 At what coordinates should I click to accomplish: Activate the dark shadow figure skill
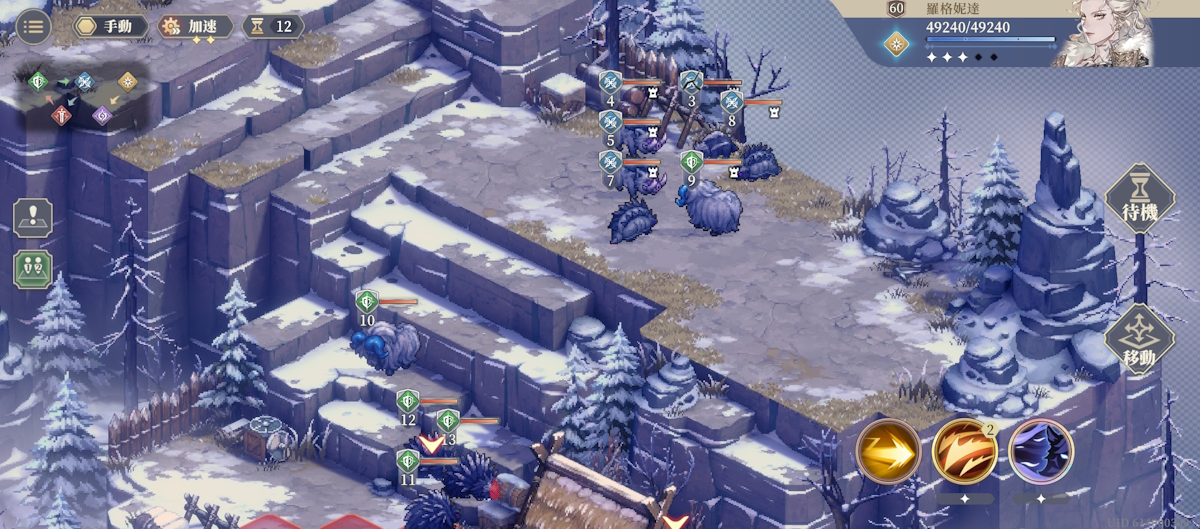(x=1041, y=452)
